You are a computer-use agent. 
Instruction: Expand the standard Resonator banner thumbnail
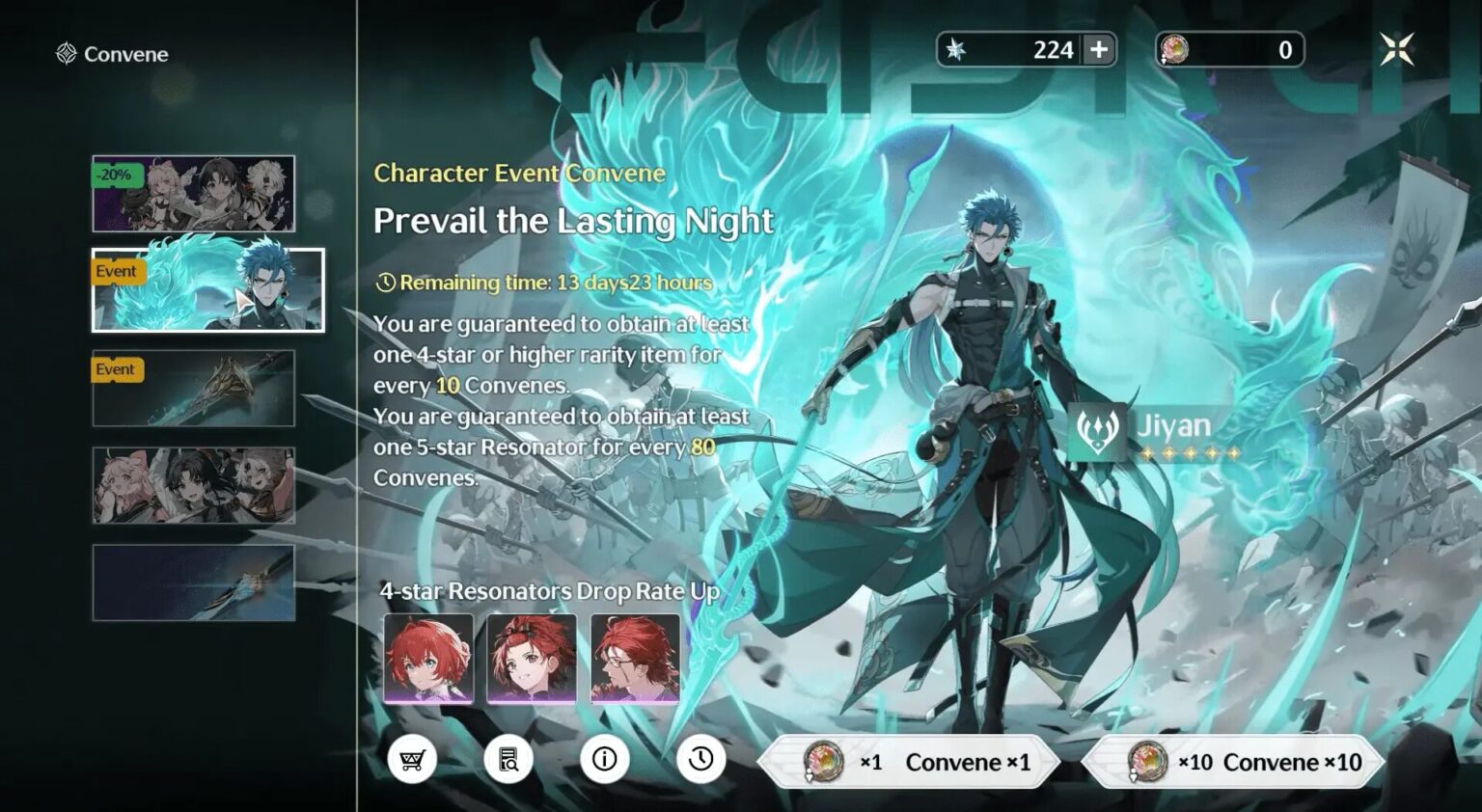[x=193, y=486]
